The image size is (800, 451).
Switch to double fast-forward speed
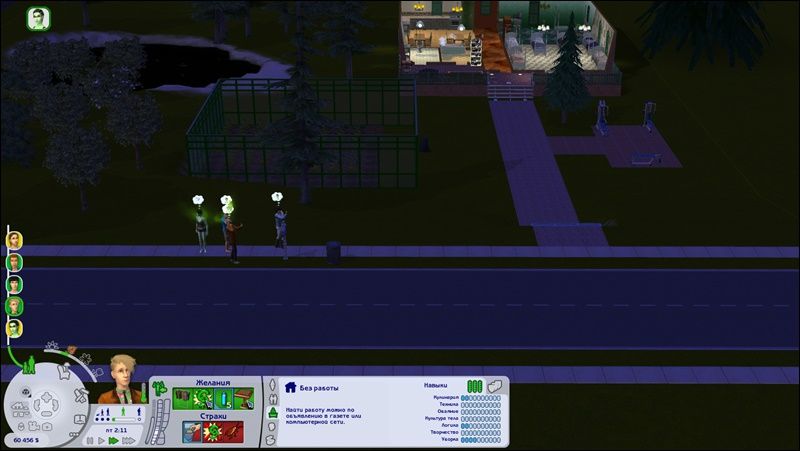(113, 440)
